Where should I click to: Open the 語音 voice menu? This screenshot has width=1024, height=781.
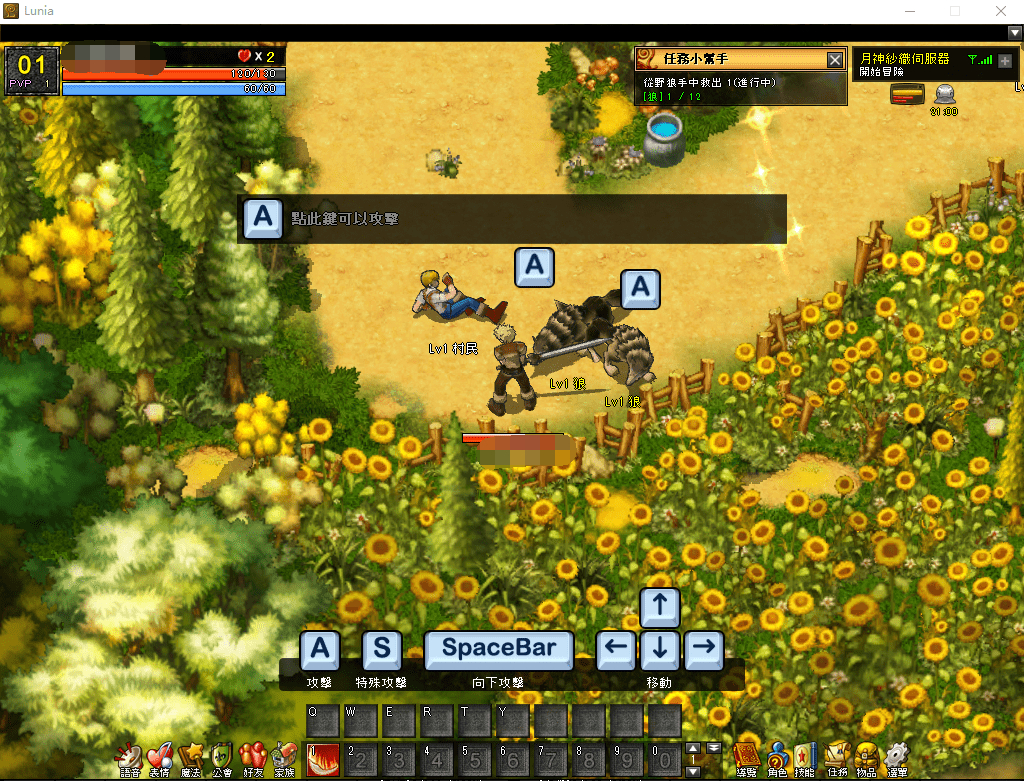(129, 757)
